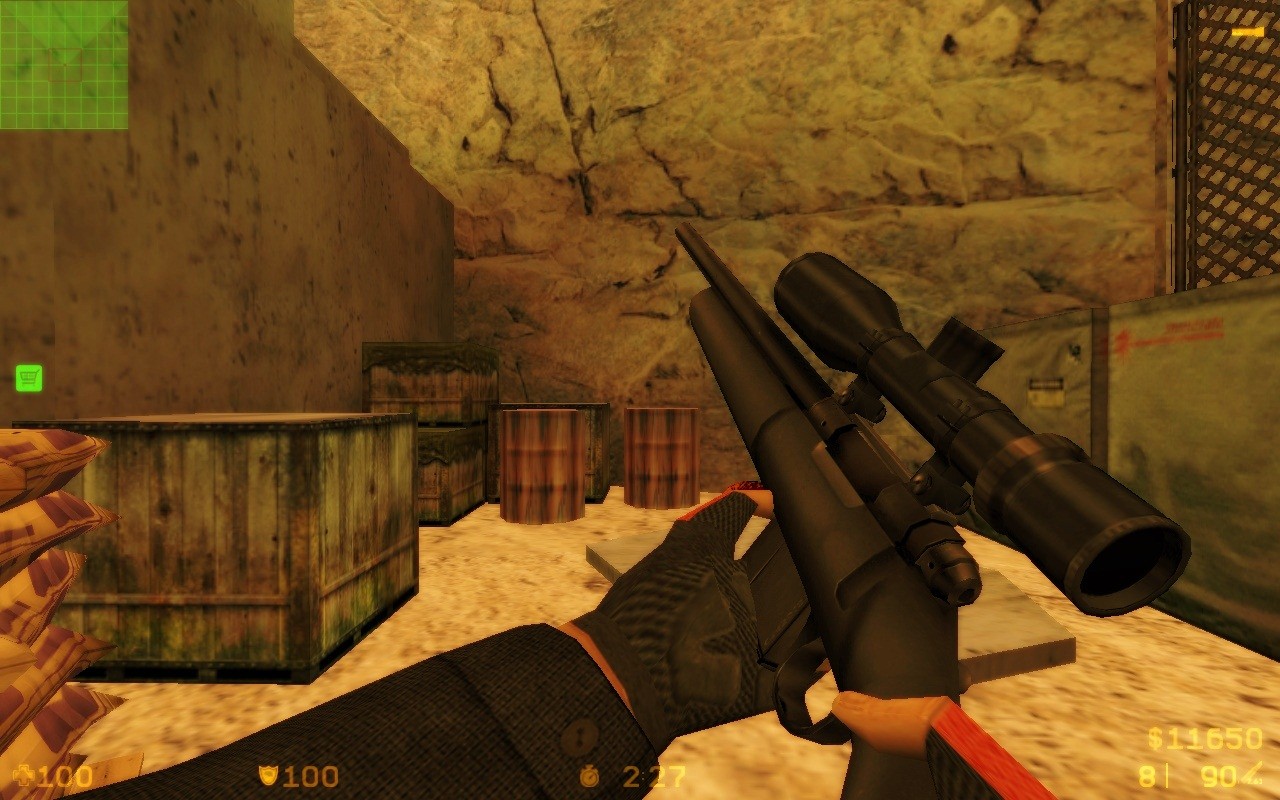Click the health cross icon
Screen dimensions: 1280x800
[x=25, y=773]
